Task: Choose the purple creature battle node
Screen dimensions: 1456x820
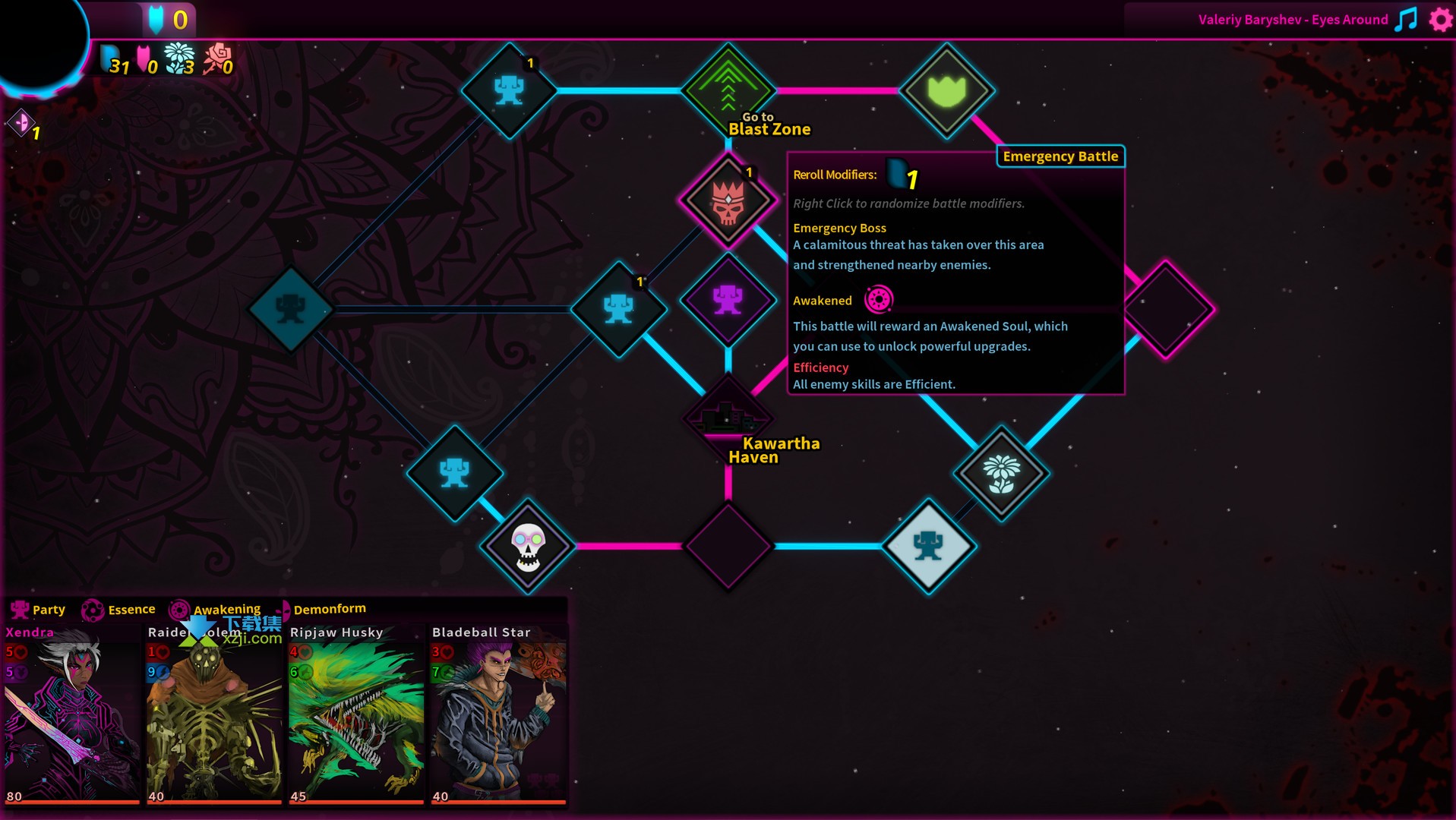Action: pyautogui.click(x=728, y=300)
